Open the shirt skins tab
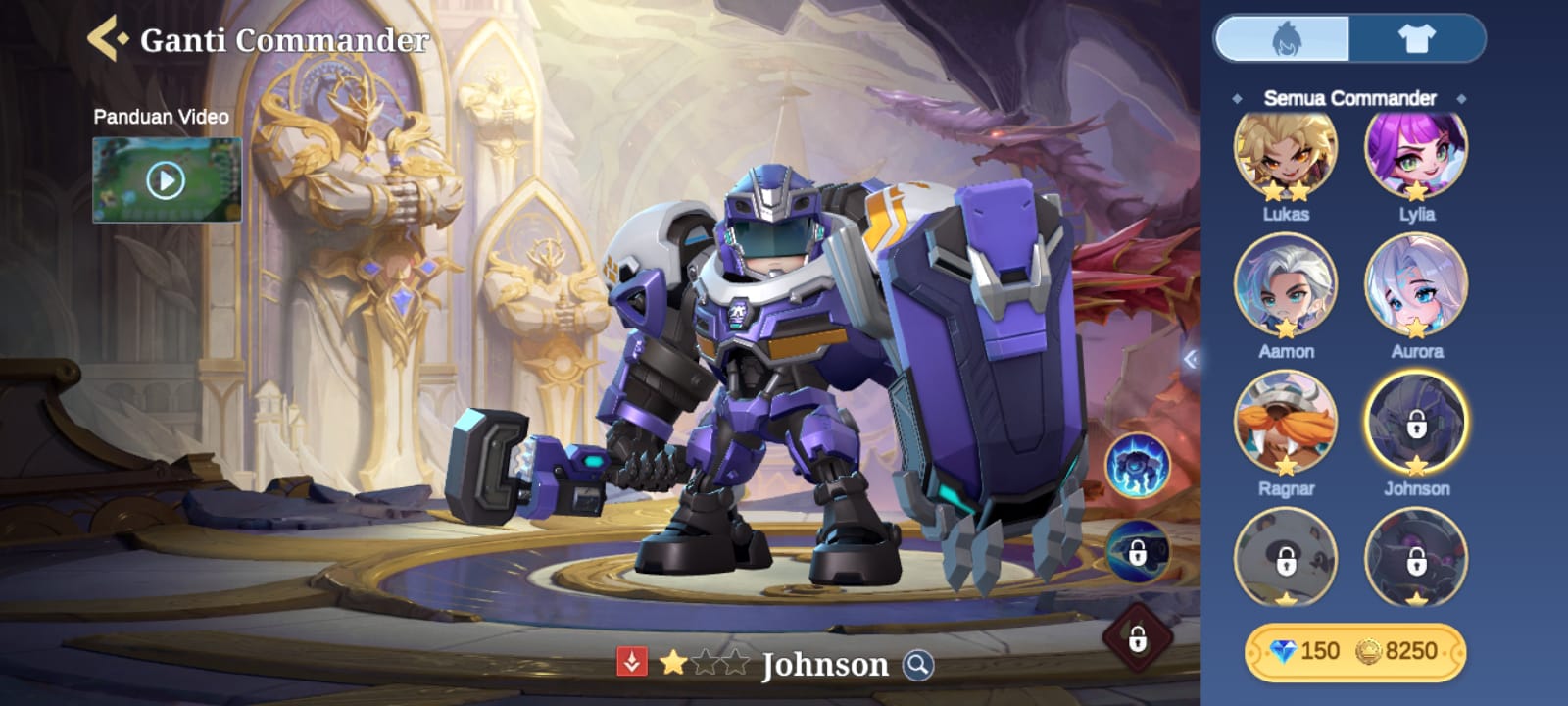The image size is (1568, 706). tap(1415, 39)
